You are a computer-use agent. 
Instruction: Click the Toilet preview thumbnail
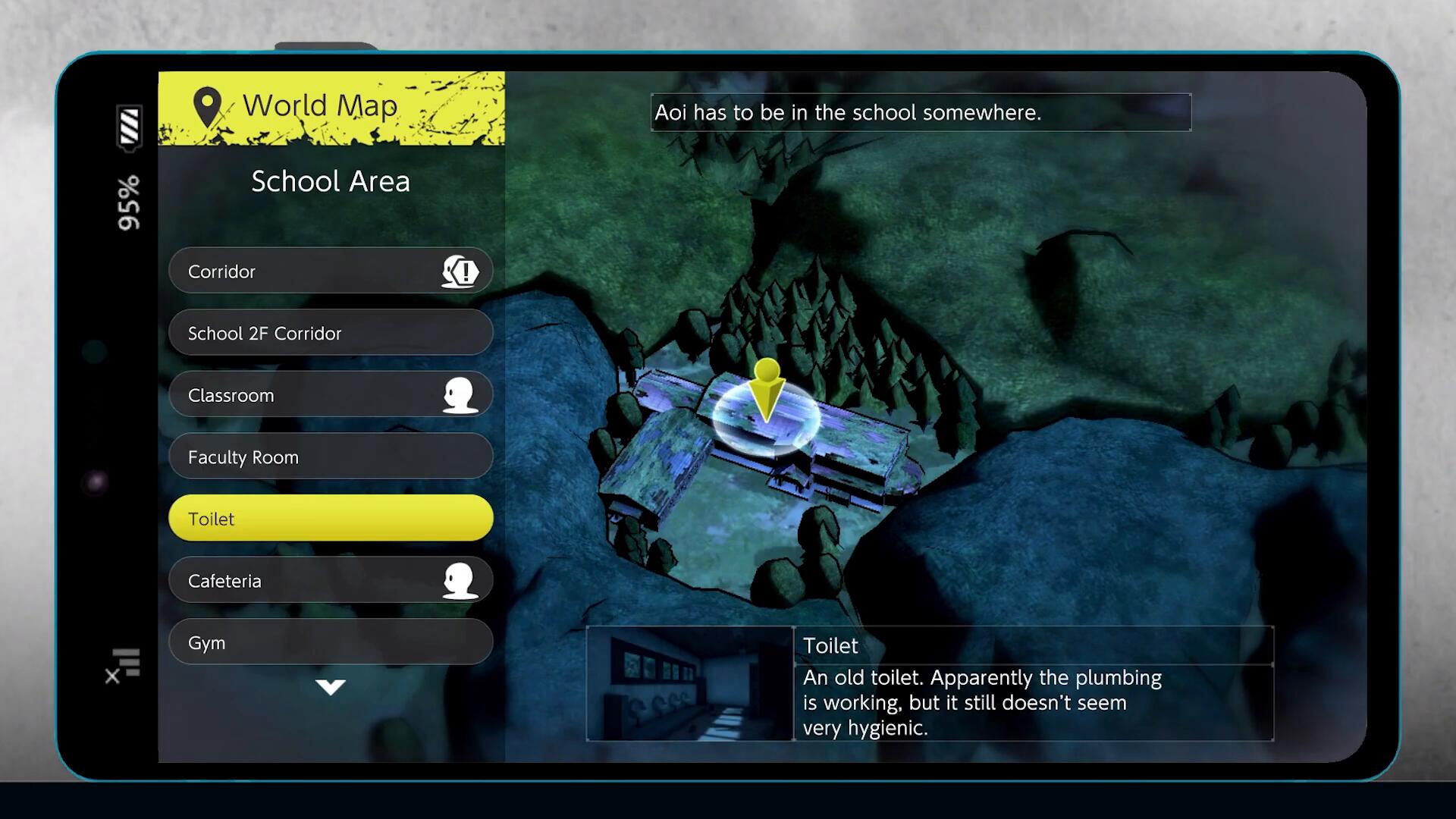tap(689, 684)
